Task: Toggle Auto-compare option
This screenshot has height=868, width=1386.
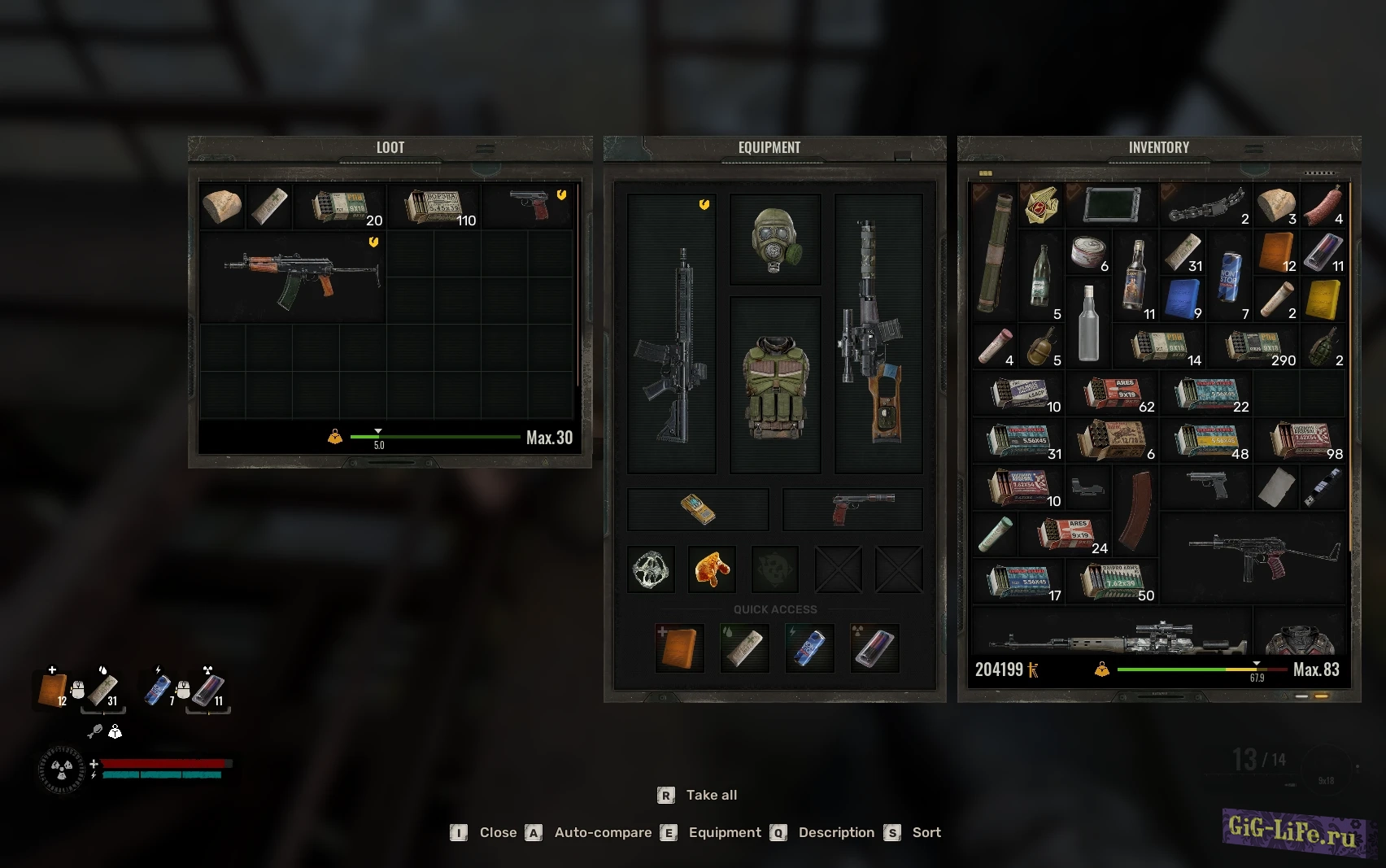Action: click(x=603, y=832)
